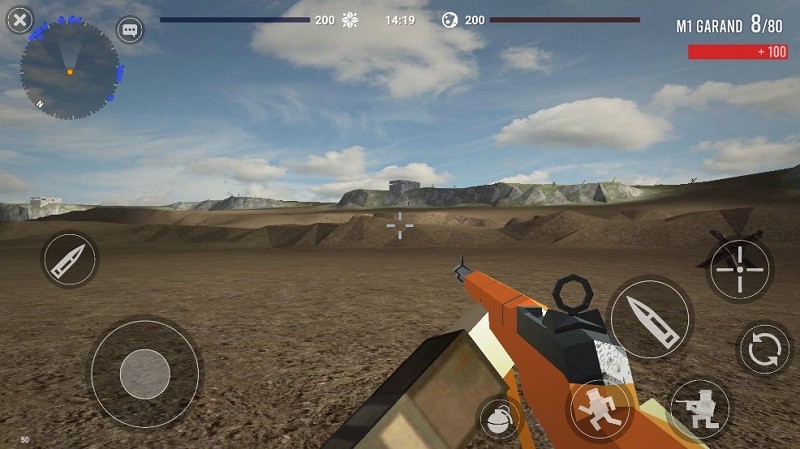Open the chat speech bubble

(130, 30)
